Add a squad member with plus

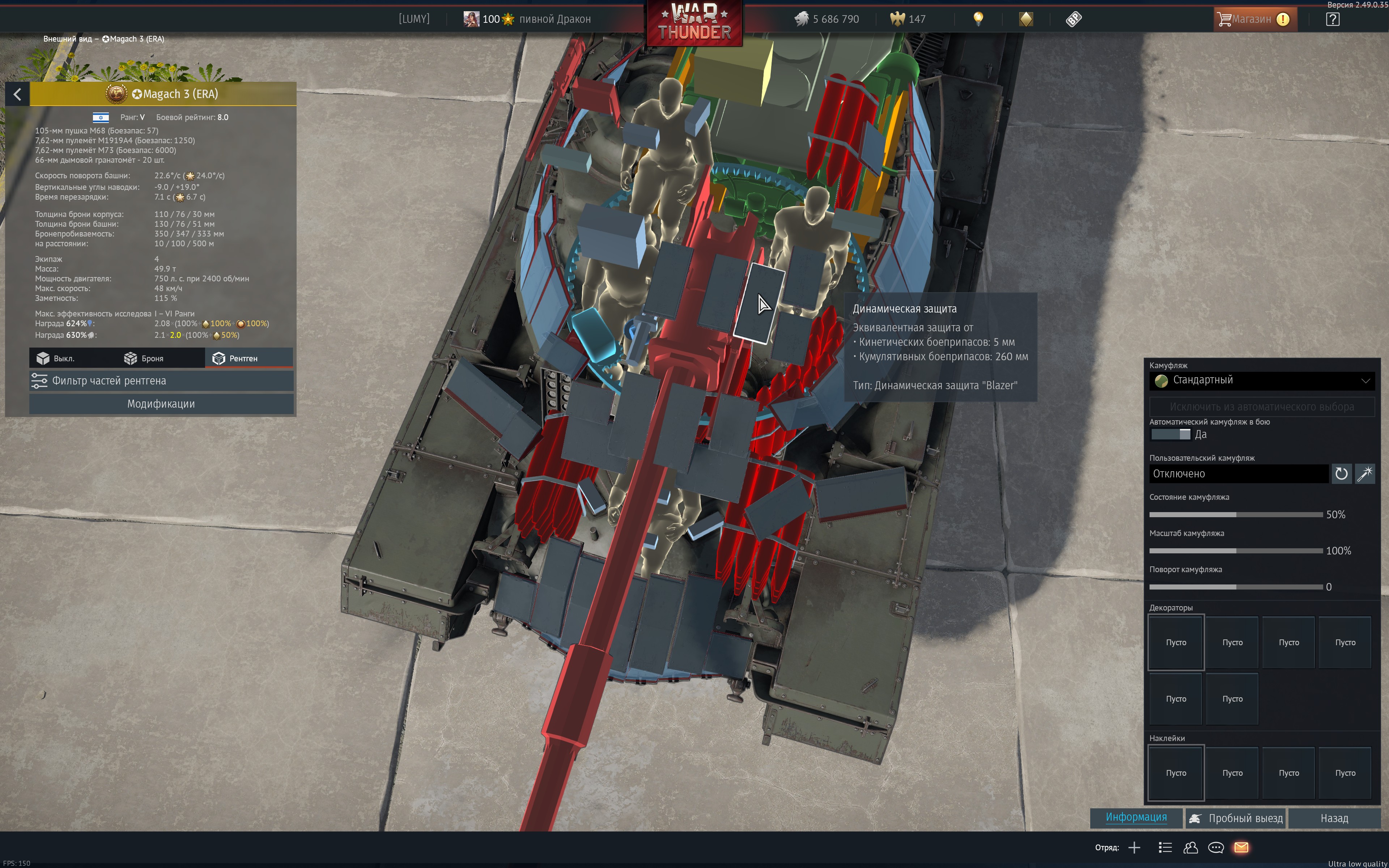(x=1134, y=847)
